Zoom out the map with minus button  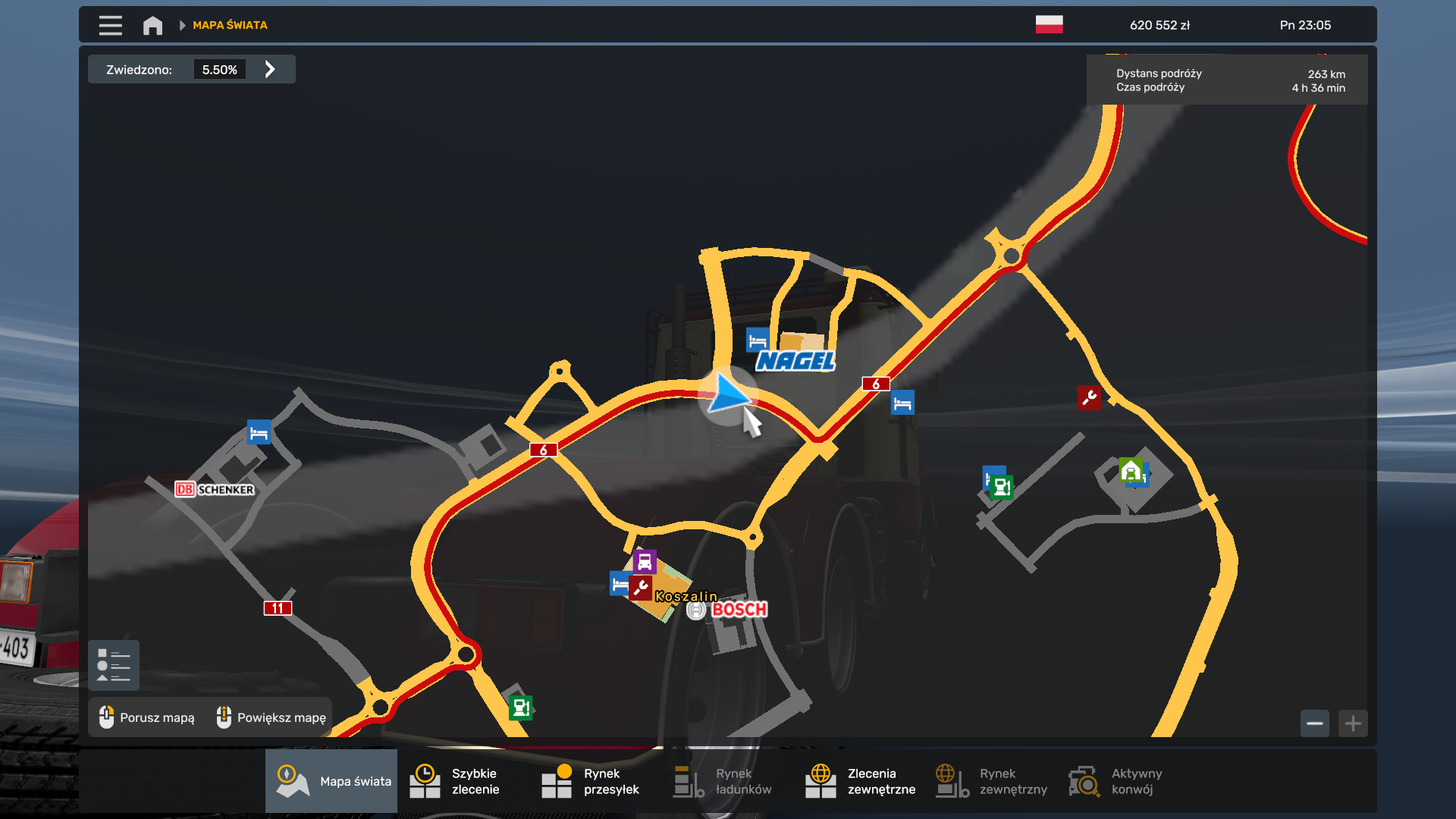point(1314,723)
